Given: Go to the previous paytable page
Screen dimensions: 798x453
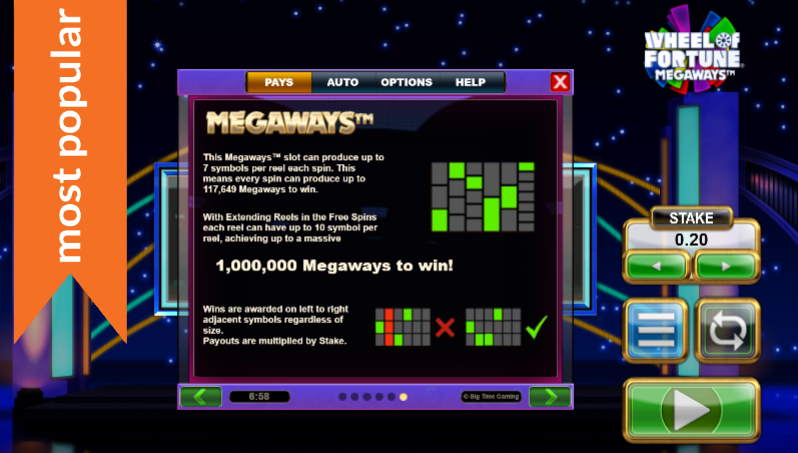Looking at the screenshot, I should (201, 396).
